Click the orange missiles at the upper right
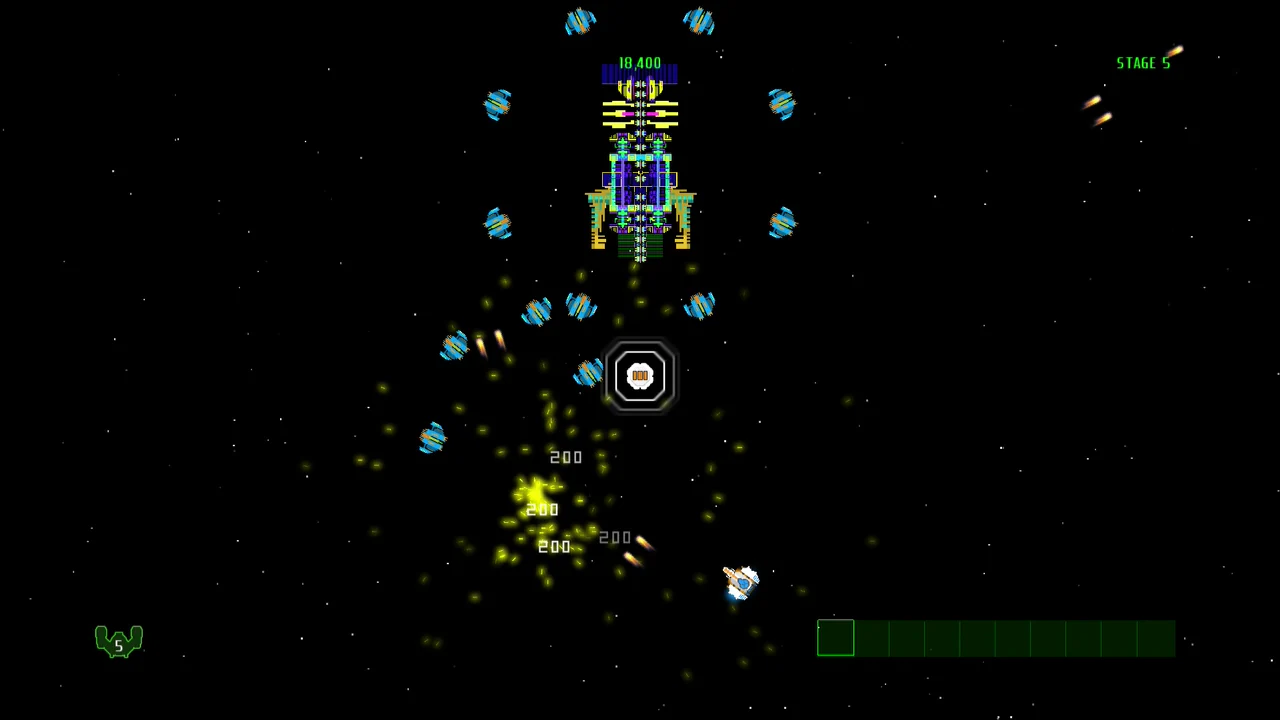 [x=1098, y=110]
